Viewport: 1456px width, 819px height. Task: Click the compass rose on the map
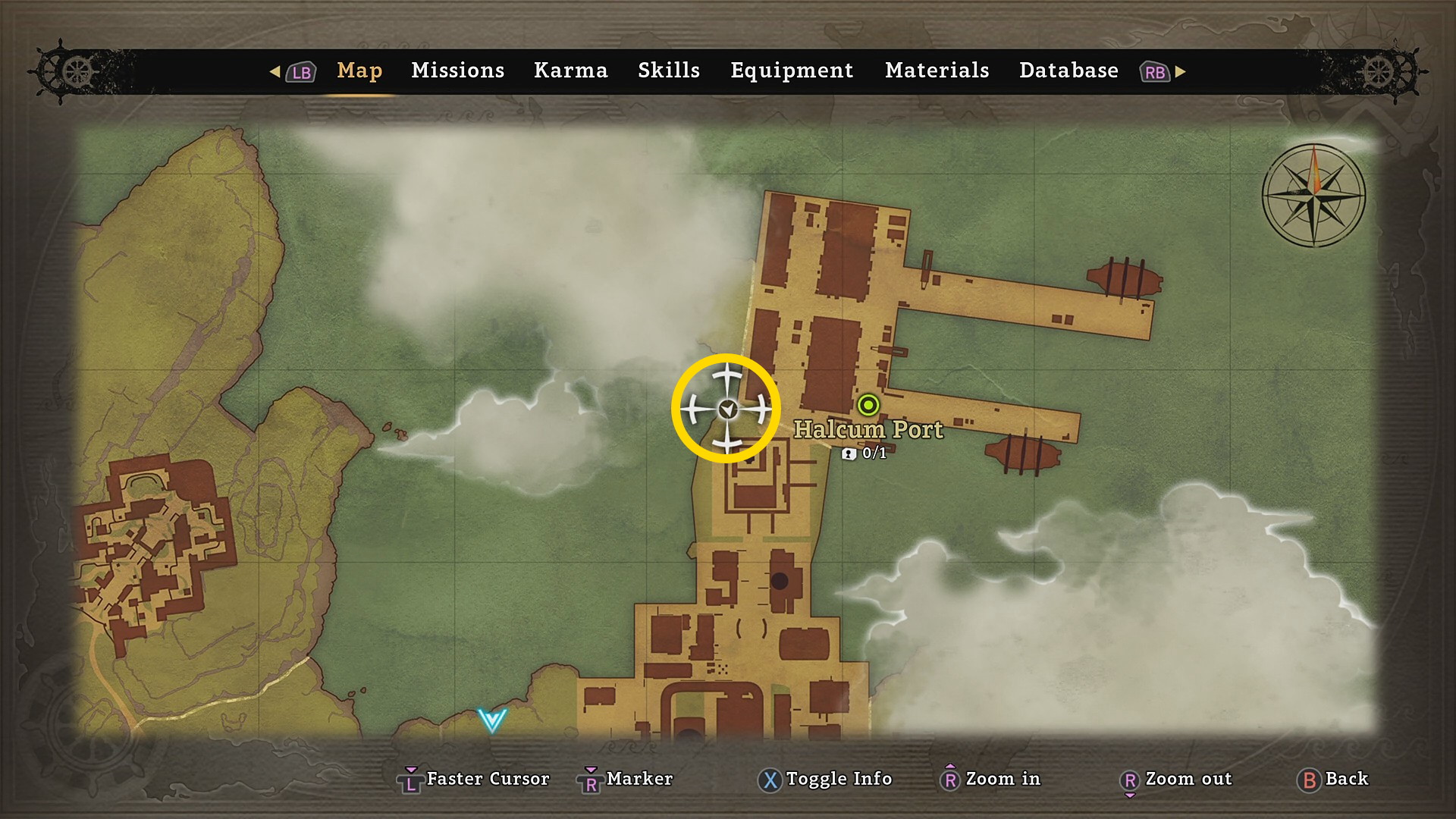pos(1314,195)
